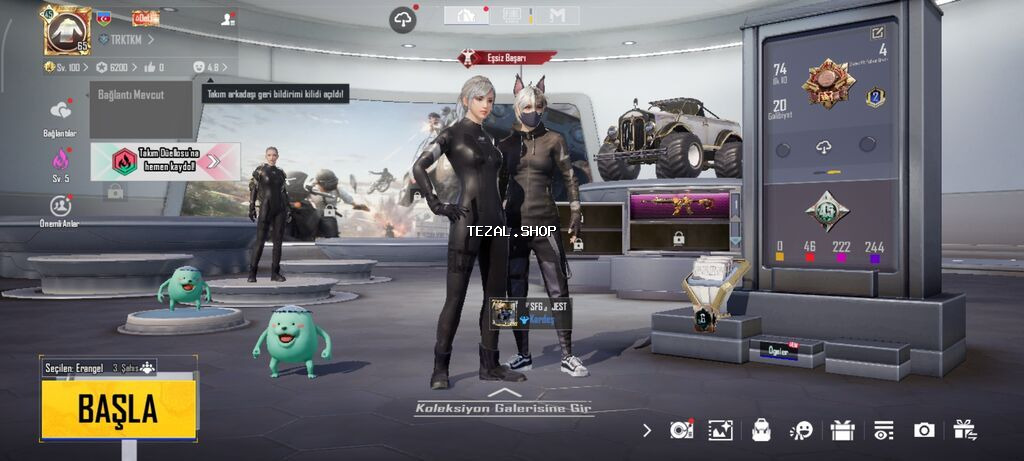The width and height of the screenshot is (1024, 461).
Task: Open the gift exchange icon with arrows
Action: pos(965,430)
